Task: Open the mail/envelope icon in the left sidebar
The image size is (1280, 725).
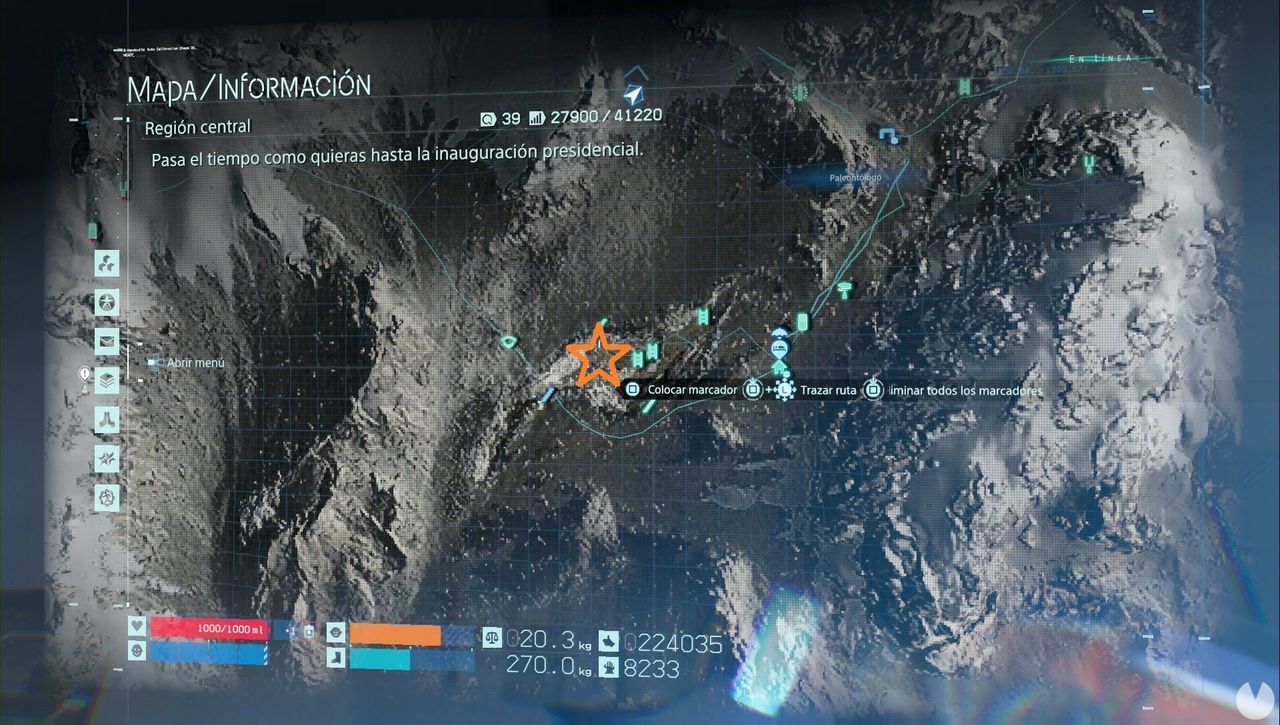Action: pyautogui.click(x=108, y=340)
